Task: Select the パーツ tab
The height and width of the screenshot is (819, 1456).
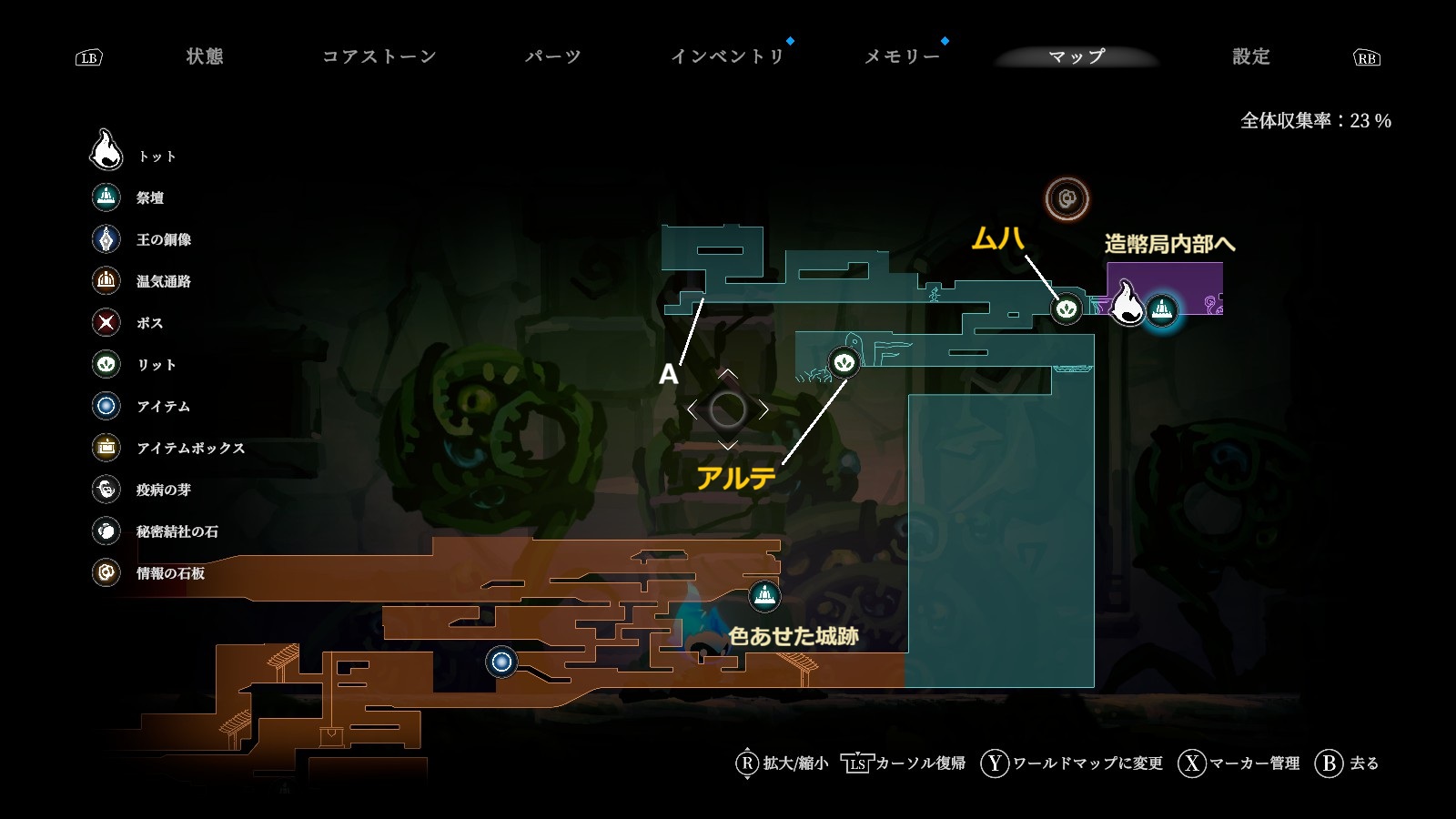Action: 552,56
